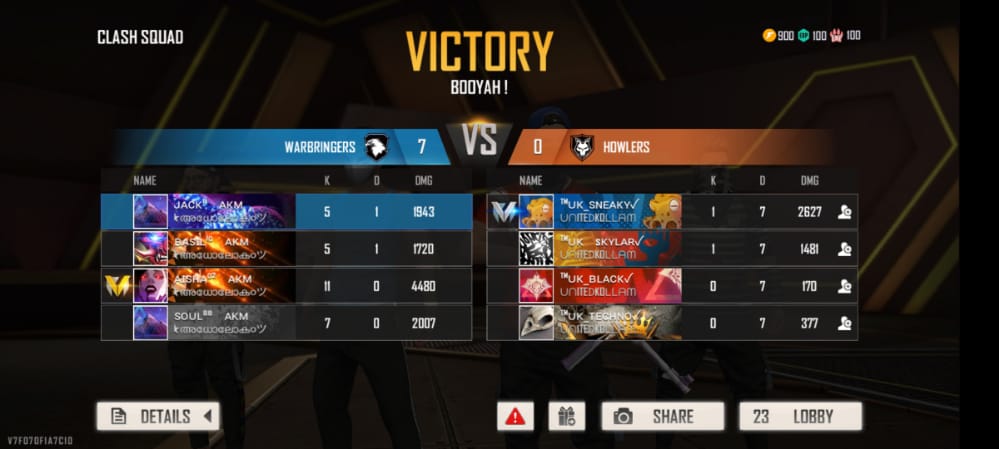Select the MVP player row with 11 kills
Screen dimensions: 999x449
click(287, 285)
